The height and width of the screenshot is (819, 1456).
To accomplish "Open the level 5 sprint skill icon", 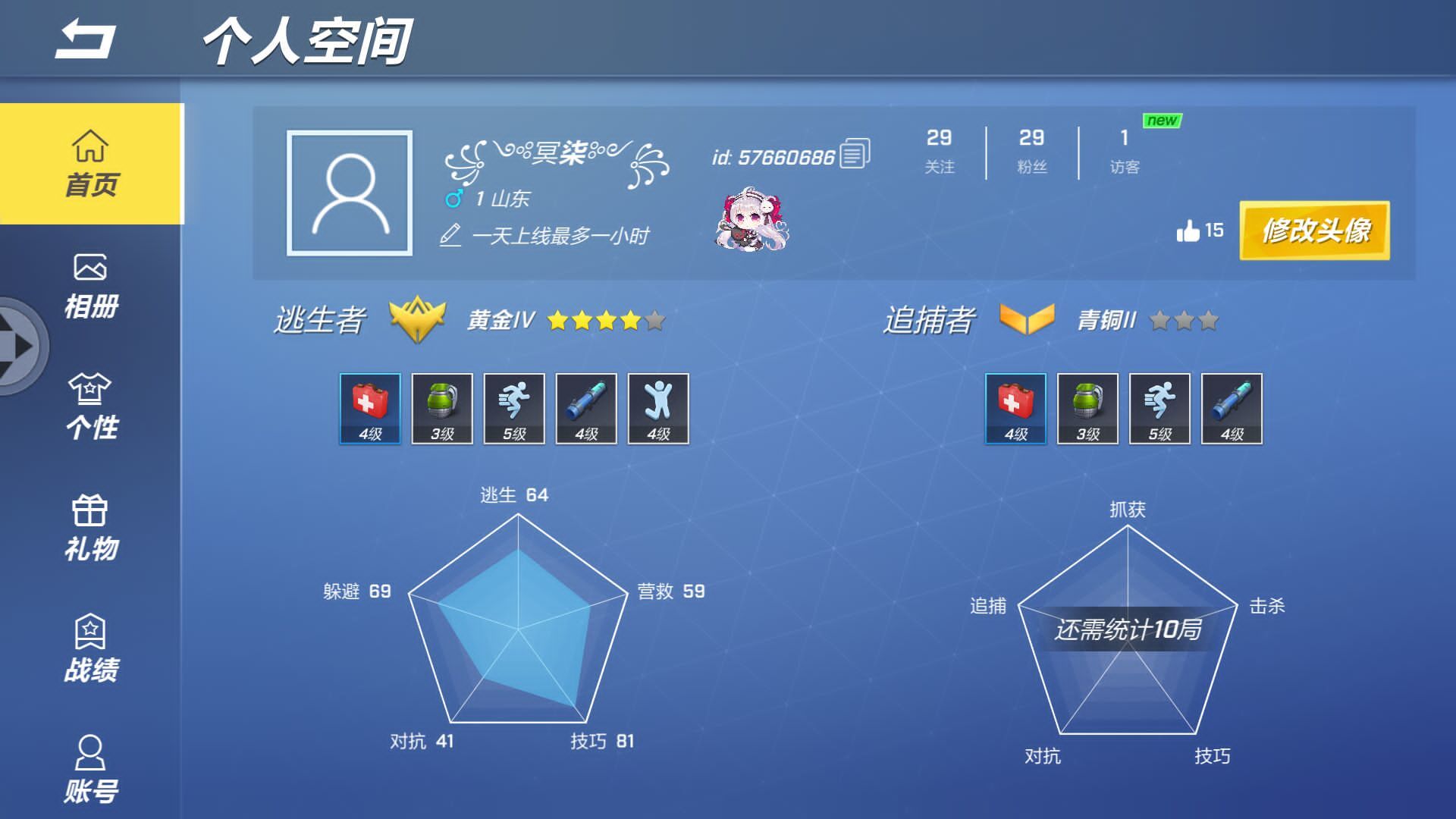I will tap(514, 409).
